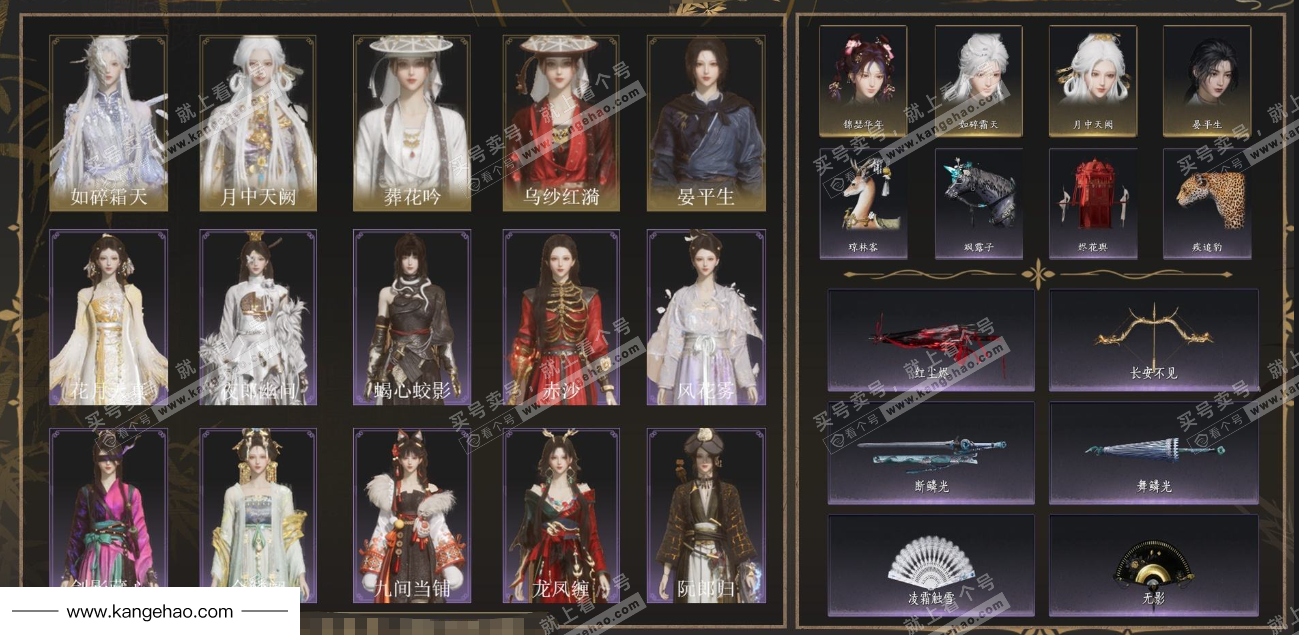Select the 断鳞光 sword skin

click(x=931, y=452)
